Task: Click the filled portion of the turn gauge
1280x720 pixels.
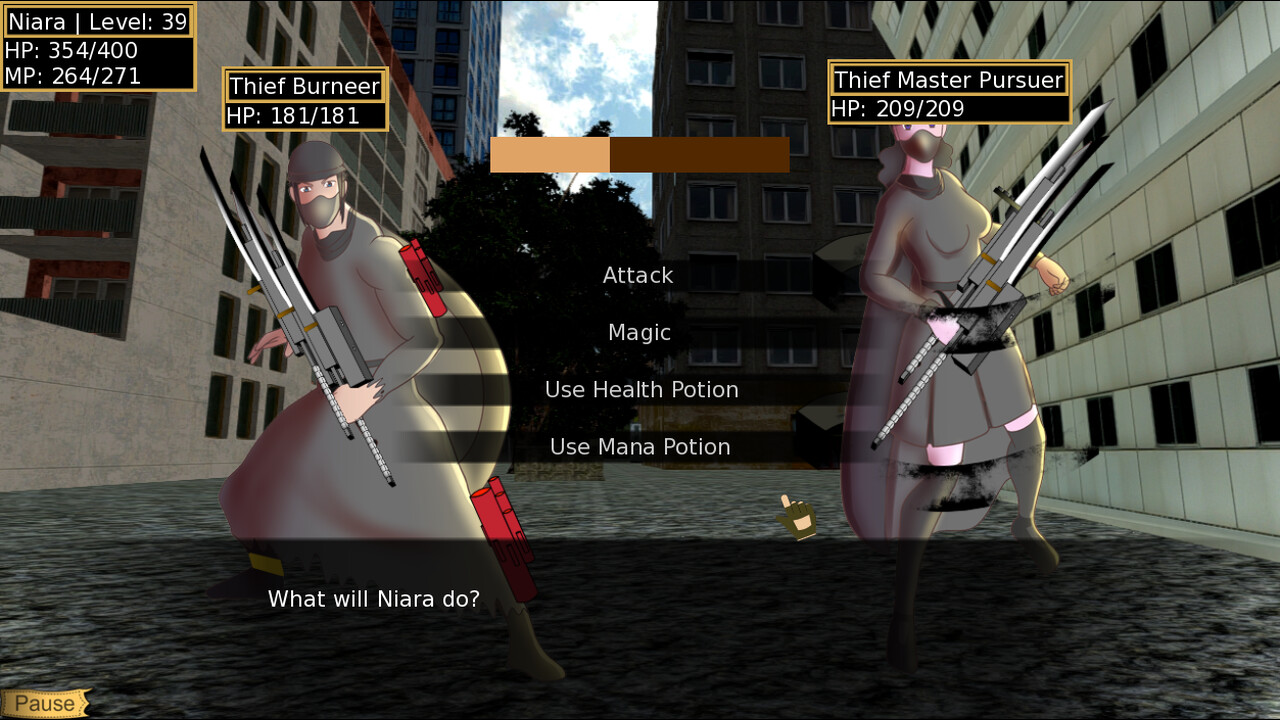Action: coord(550,155)
